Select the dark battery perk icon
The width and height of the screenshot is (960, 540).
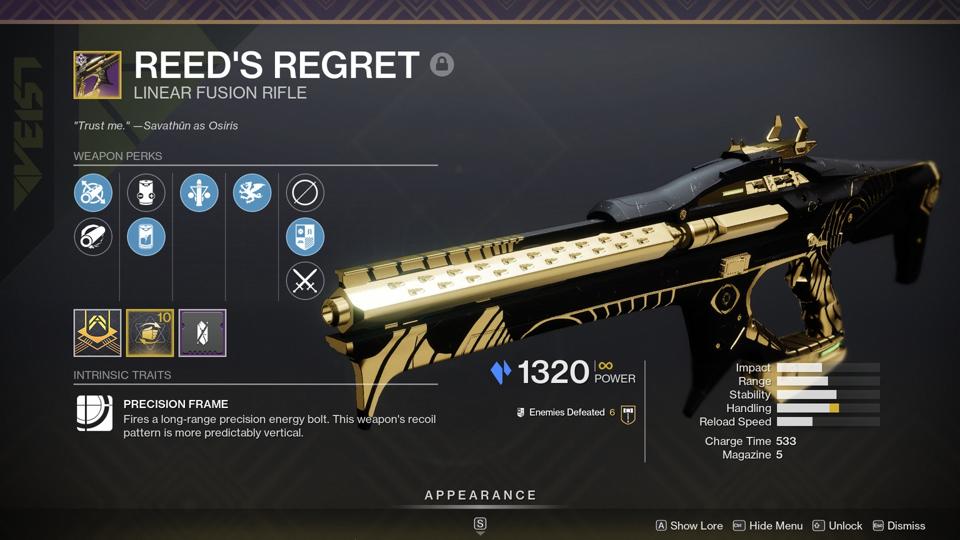click(x=146, y=193)
